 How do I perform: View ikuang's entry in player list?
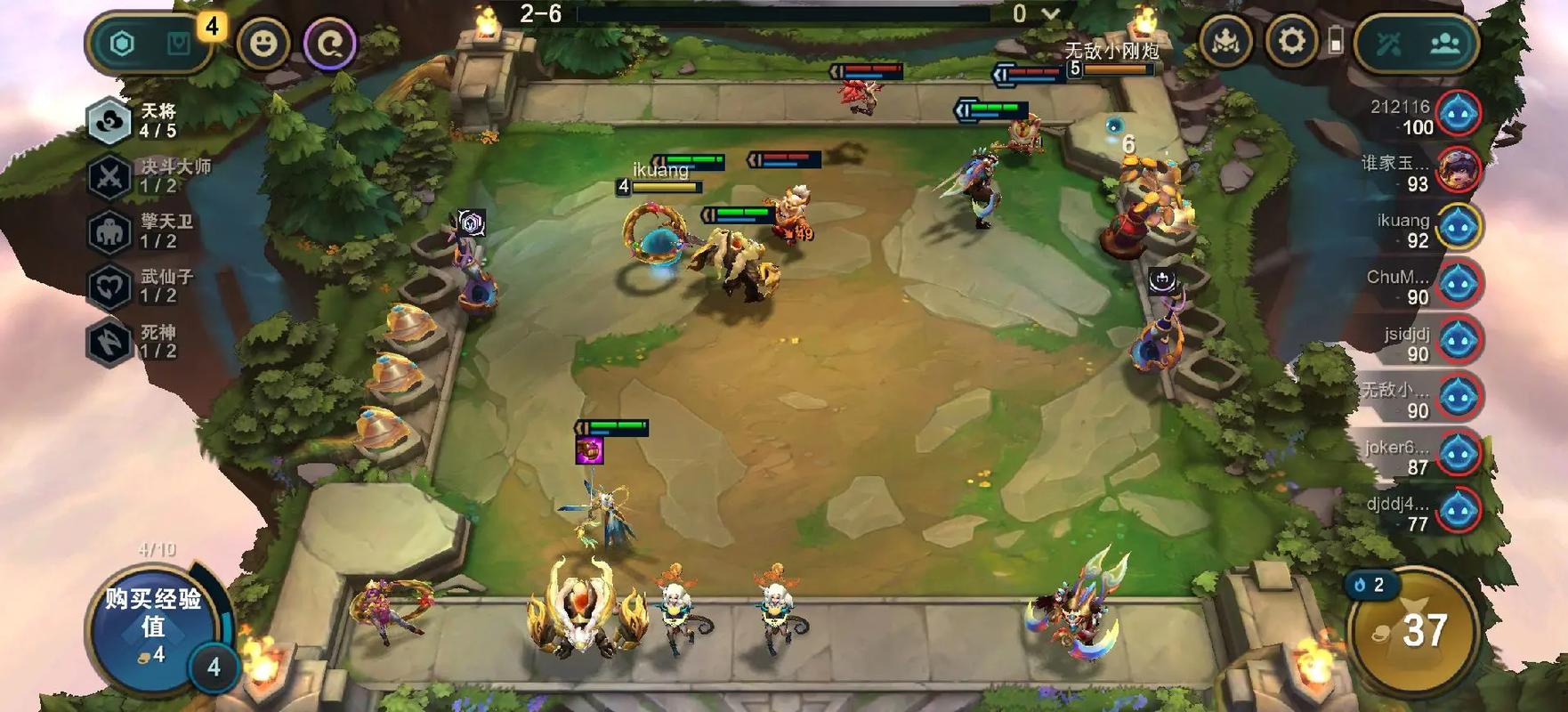pyautogui.click(x=1424, y=229)
